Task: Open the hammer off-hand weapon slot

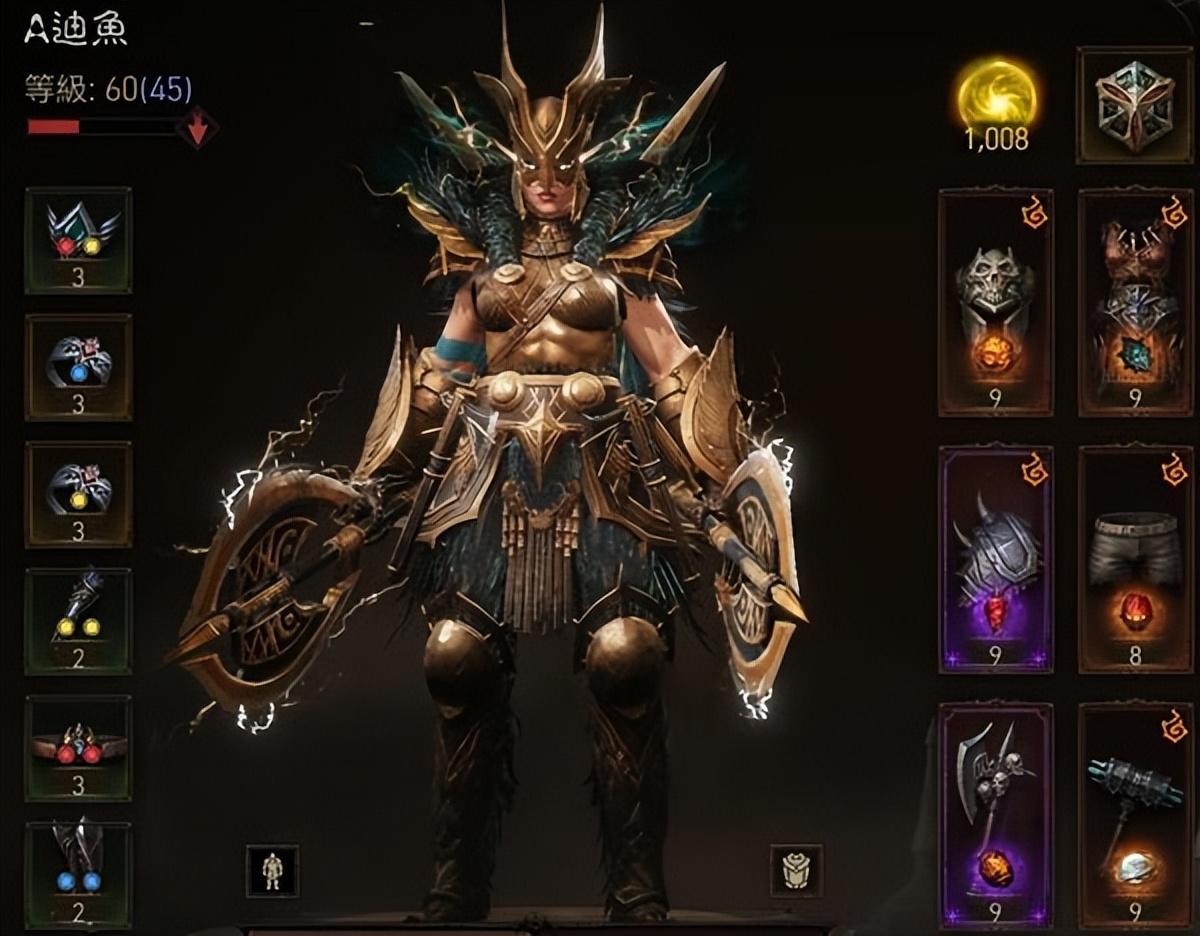Action: pos(1135,814)
